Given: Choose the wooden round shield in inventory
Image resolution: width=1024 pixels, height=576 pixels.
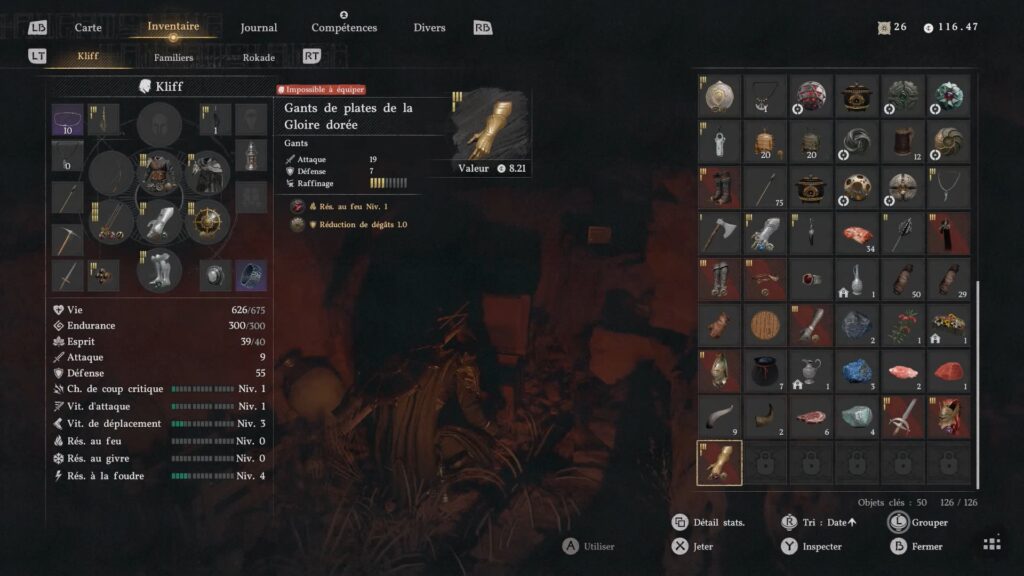Looking at the screenshot, I should [765, 325].
